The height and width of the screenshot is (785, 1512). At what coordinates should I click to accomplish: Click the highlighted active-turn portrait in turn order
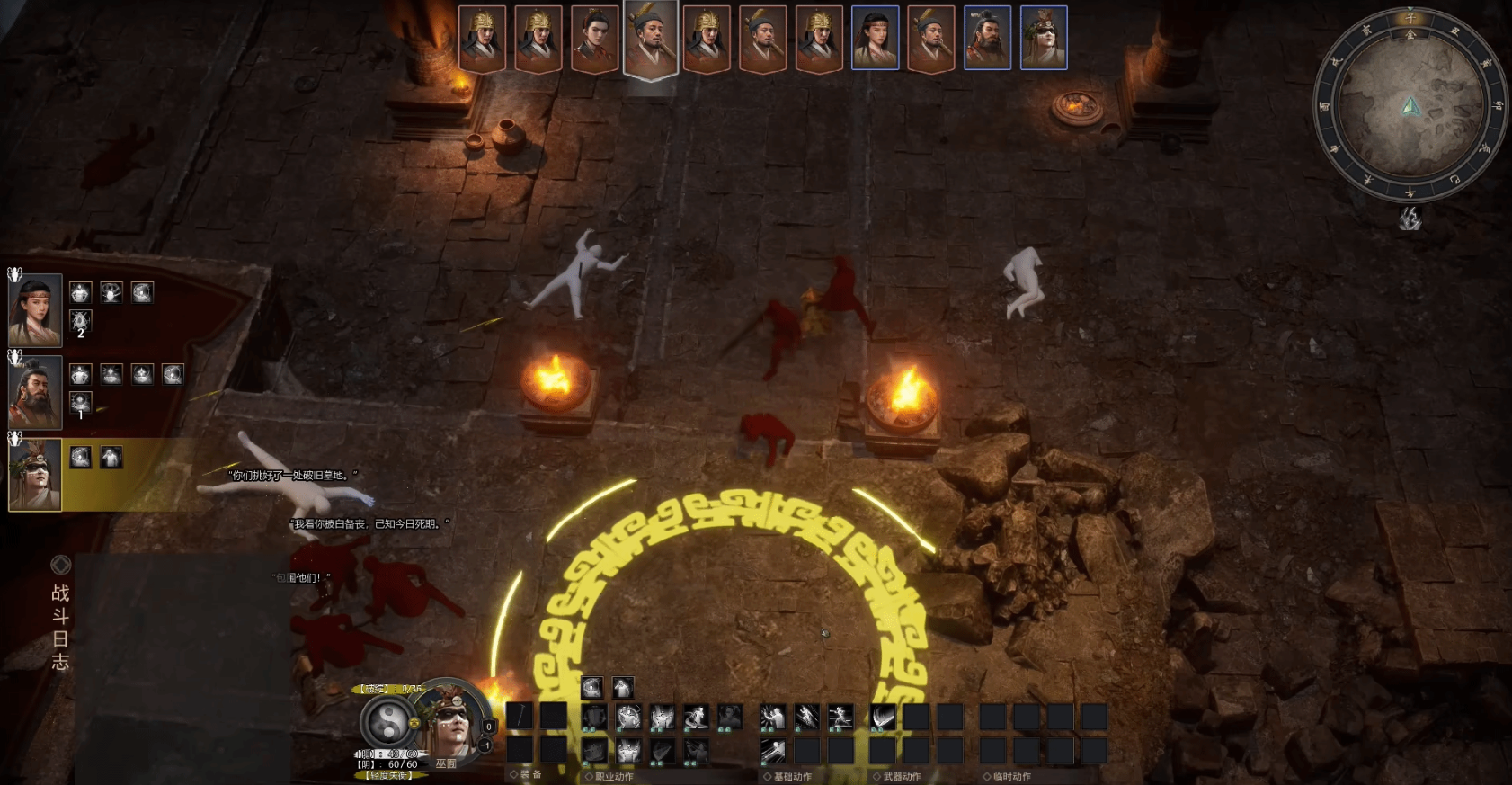tap(651, 40)
